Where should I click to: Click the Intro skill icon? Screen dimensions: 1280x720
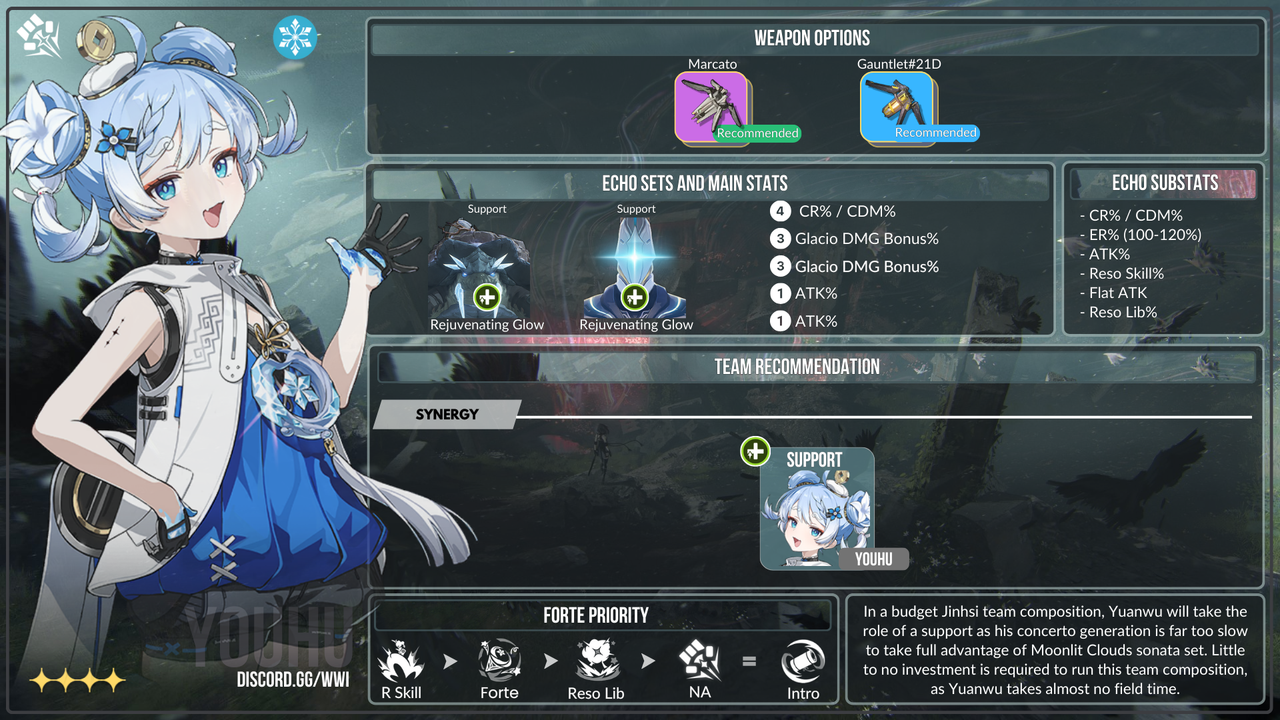(x=803, y=661)
